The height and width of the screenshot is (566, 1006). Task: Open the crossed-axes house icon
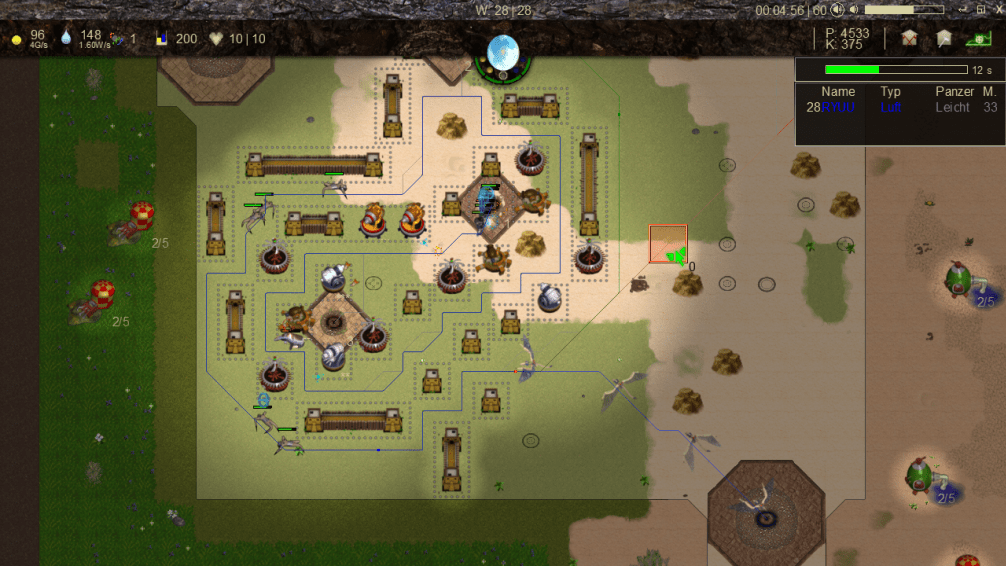909,38
